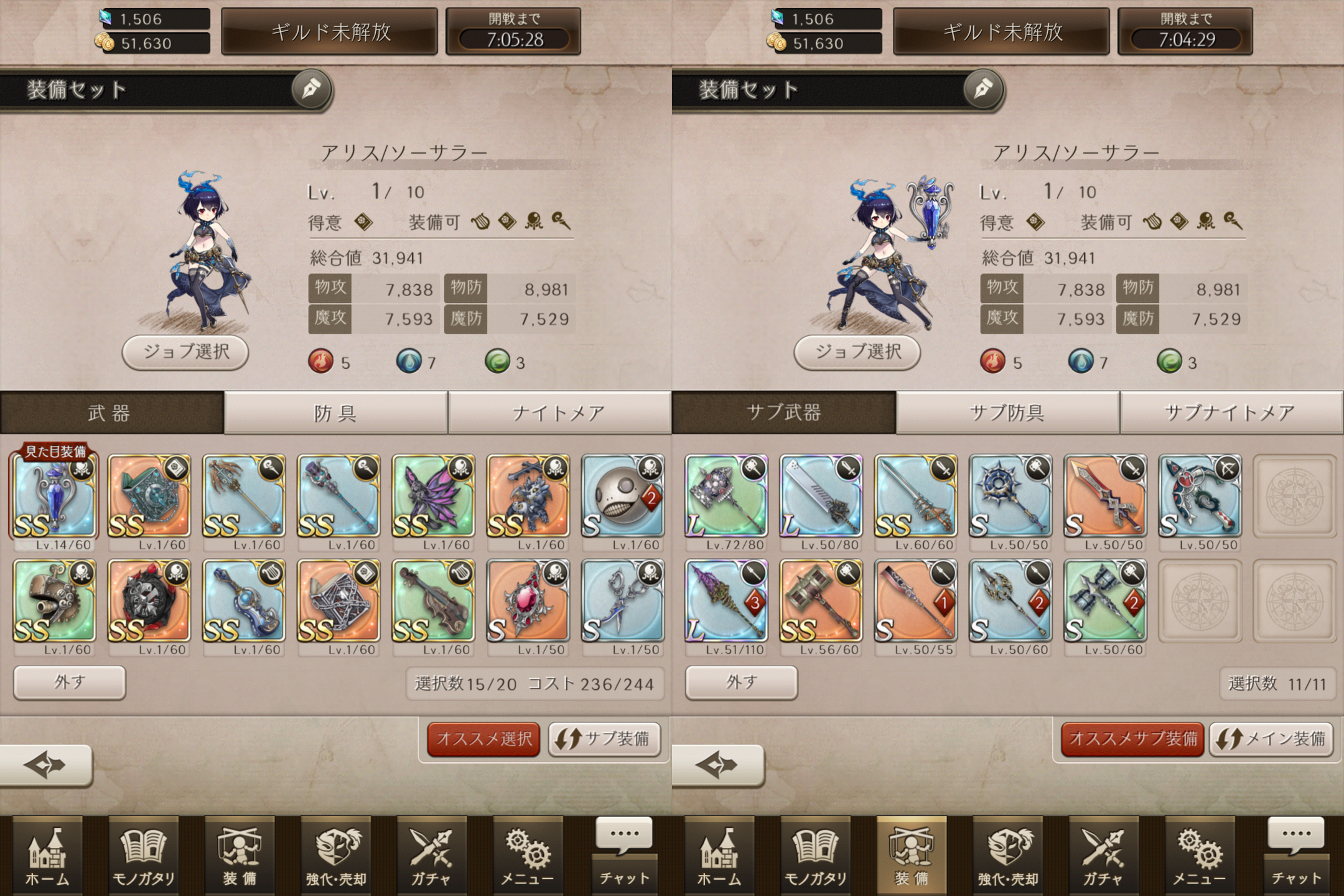Select the purple butterfly SS weapon
Viewport: 1344px width, 896px height.
(433, 497)
